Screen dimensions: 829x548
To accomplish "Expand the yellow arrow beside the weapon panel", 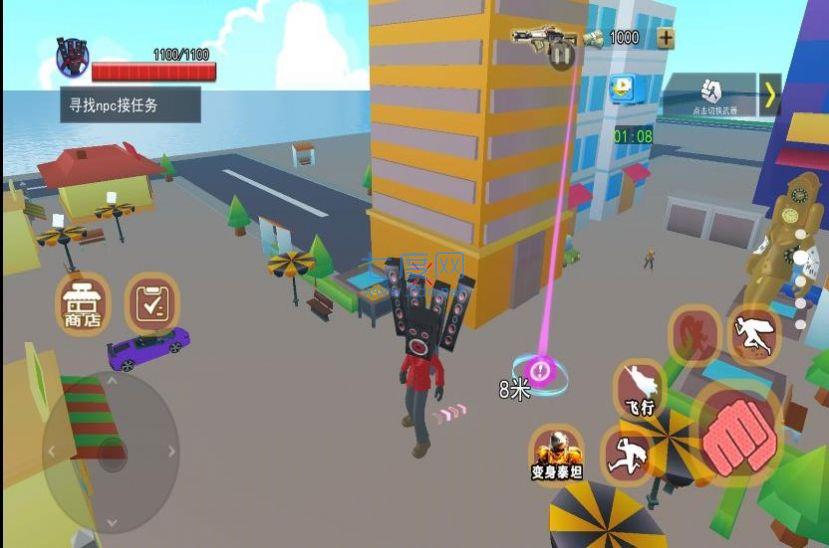I will [770, 95].
